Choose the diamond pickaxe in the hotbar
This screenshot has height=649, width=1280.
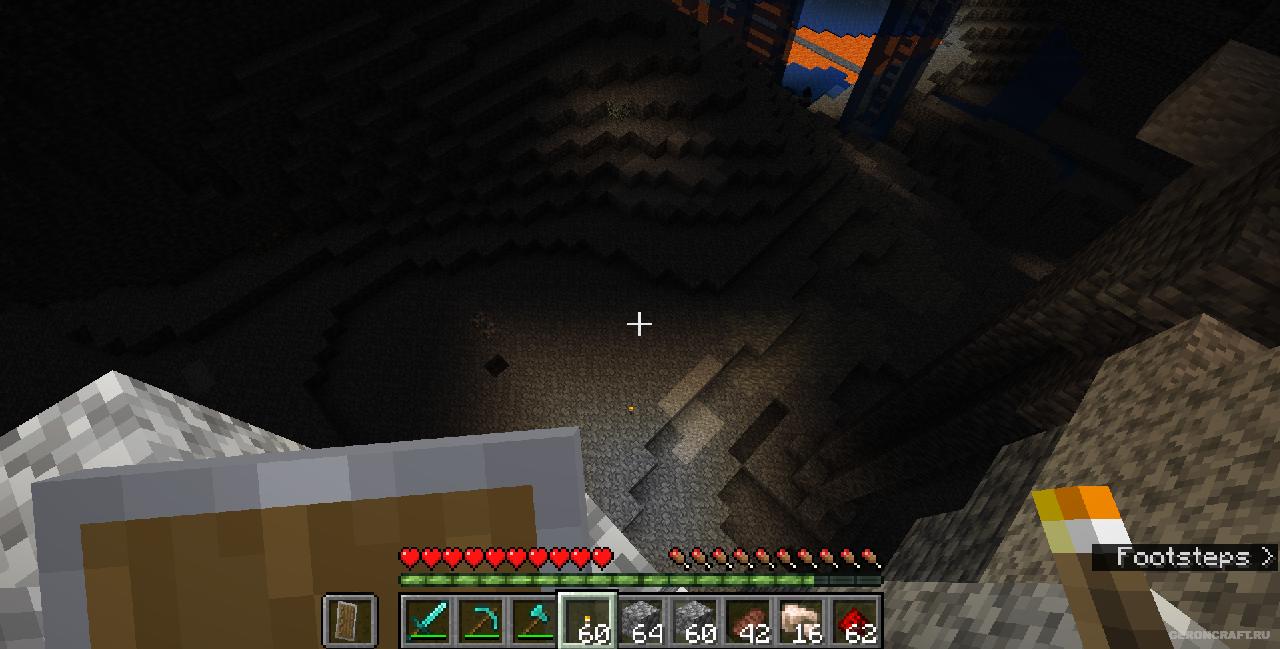point(481,620)
